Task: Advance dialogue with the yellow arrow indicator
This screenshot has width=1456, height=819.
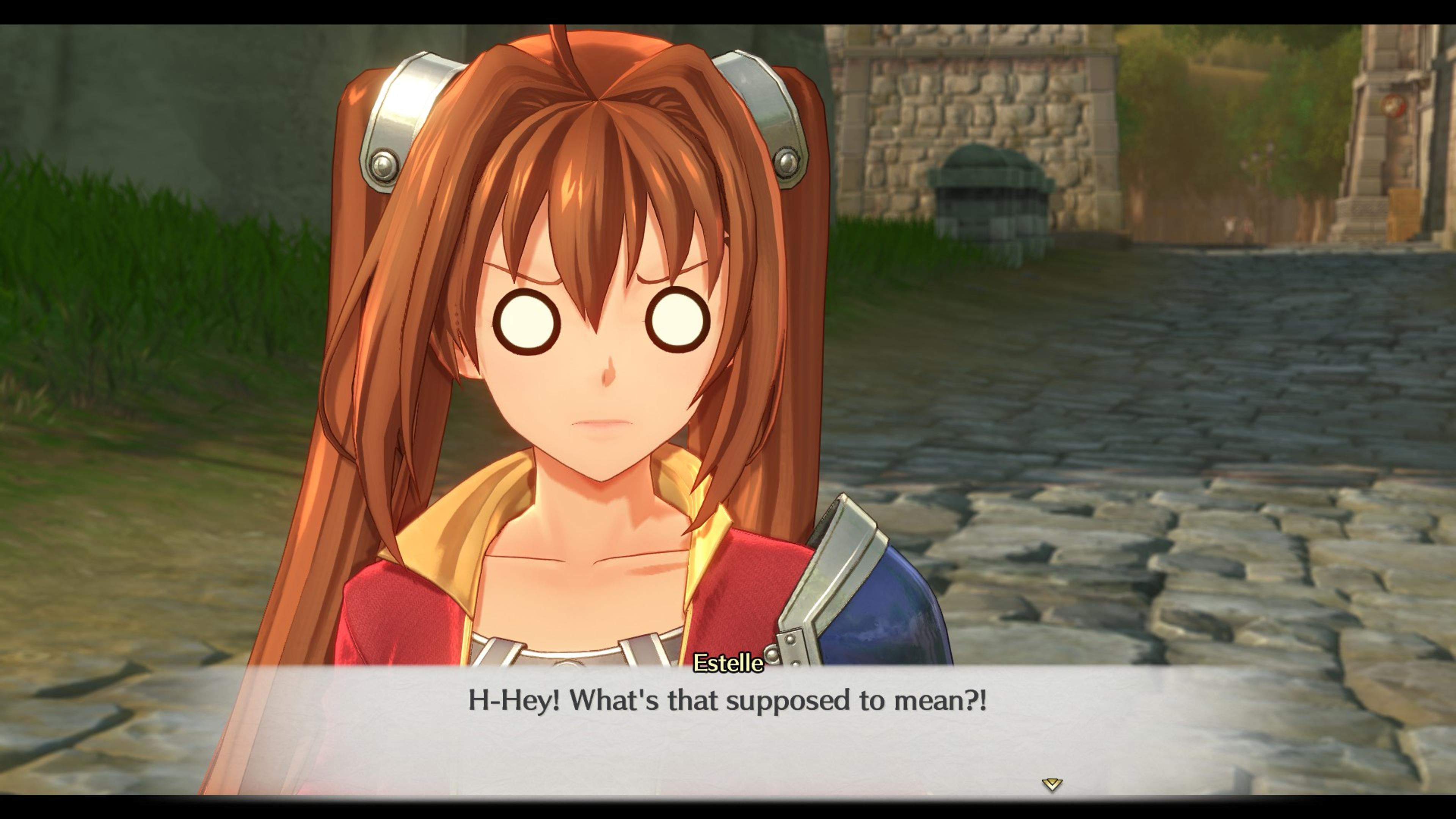Action: coord(1052,784)
